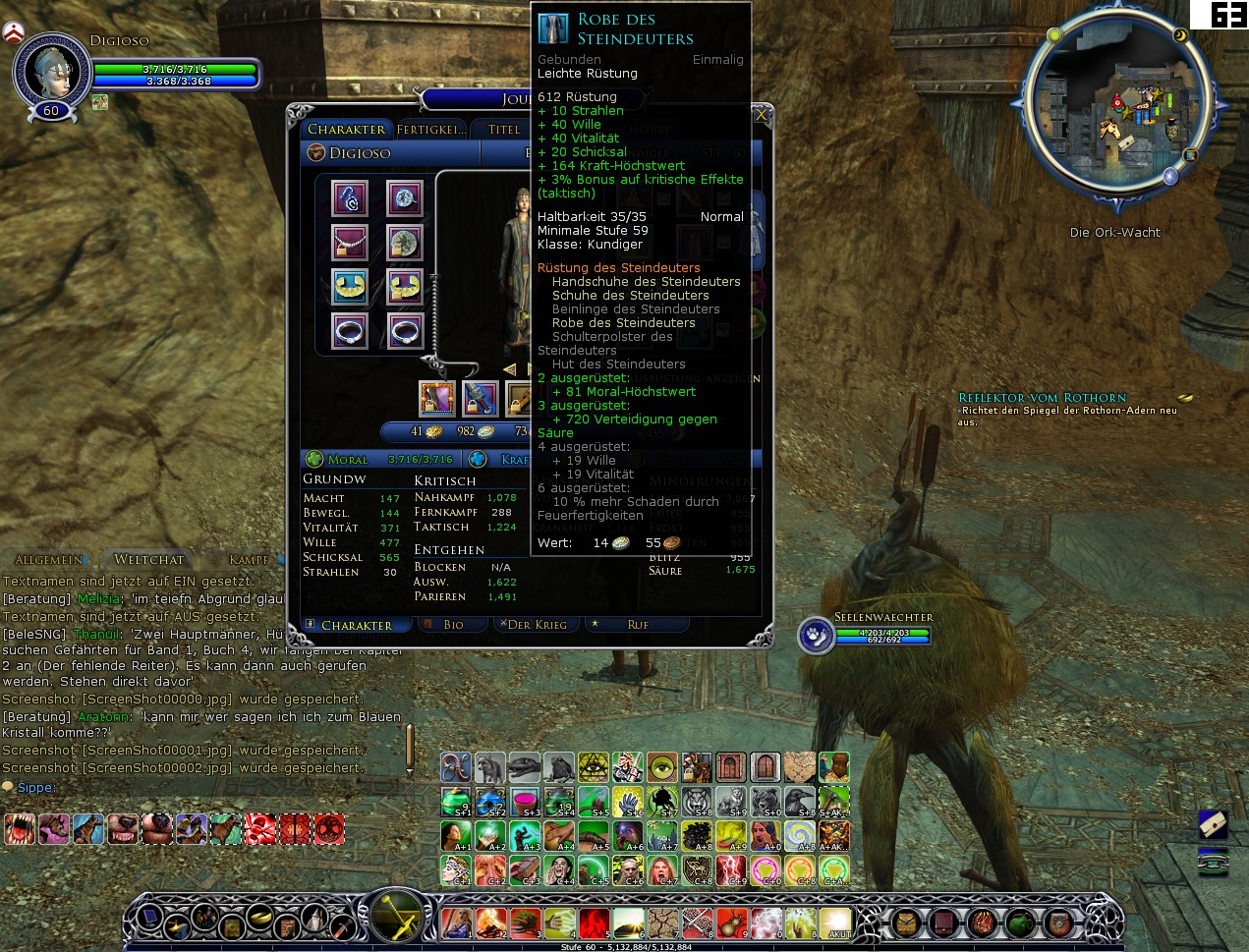Open the Allgemein chat tab

point(47,559)
